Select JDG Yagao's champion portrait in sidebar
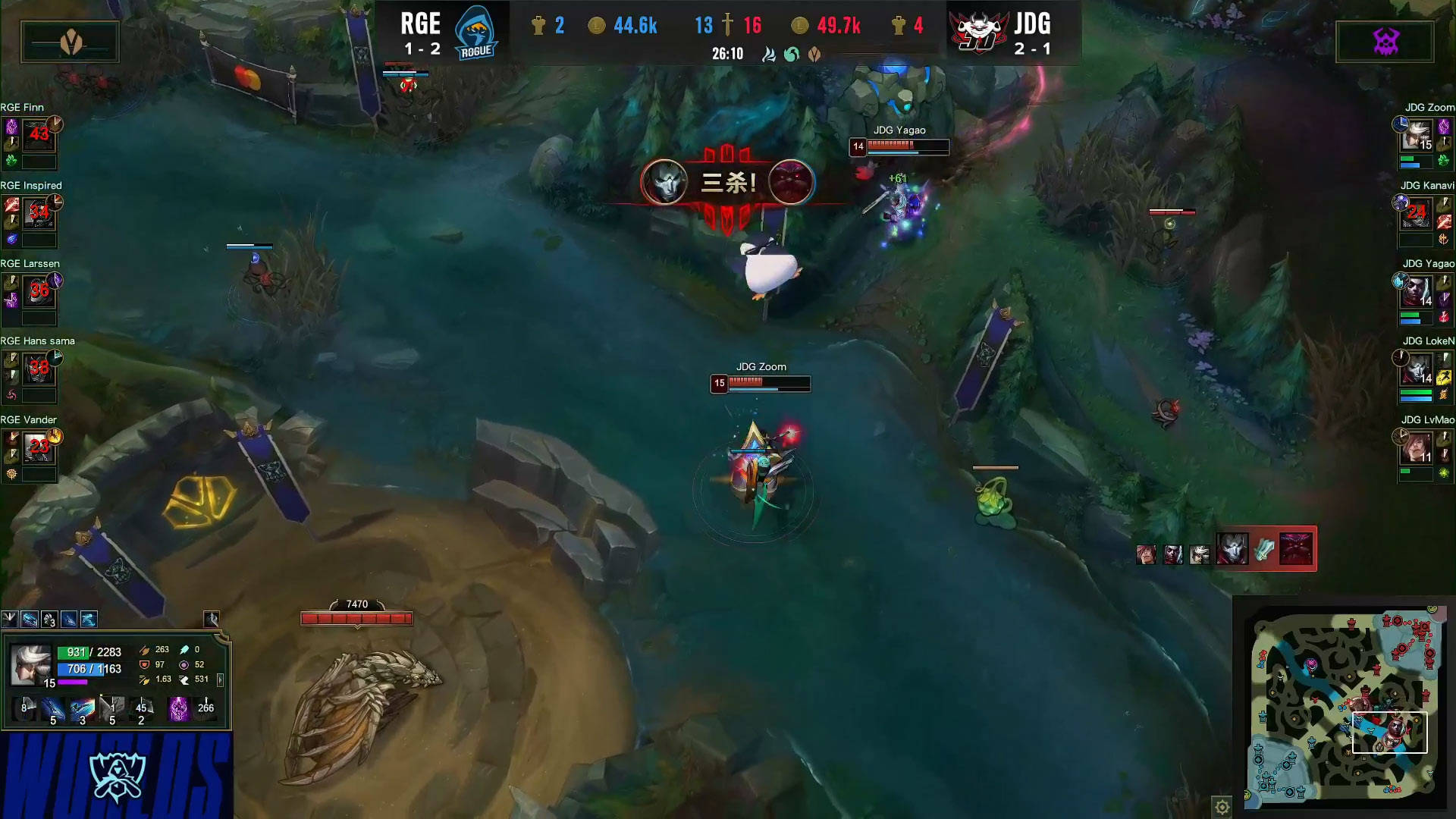Viewport: 1456px width, 819px height. pyautogui.click(x=1417, y=291)
